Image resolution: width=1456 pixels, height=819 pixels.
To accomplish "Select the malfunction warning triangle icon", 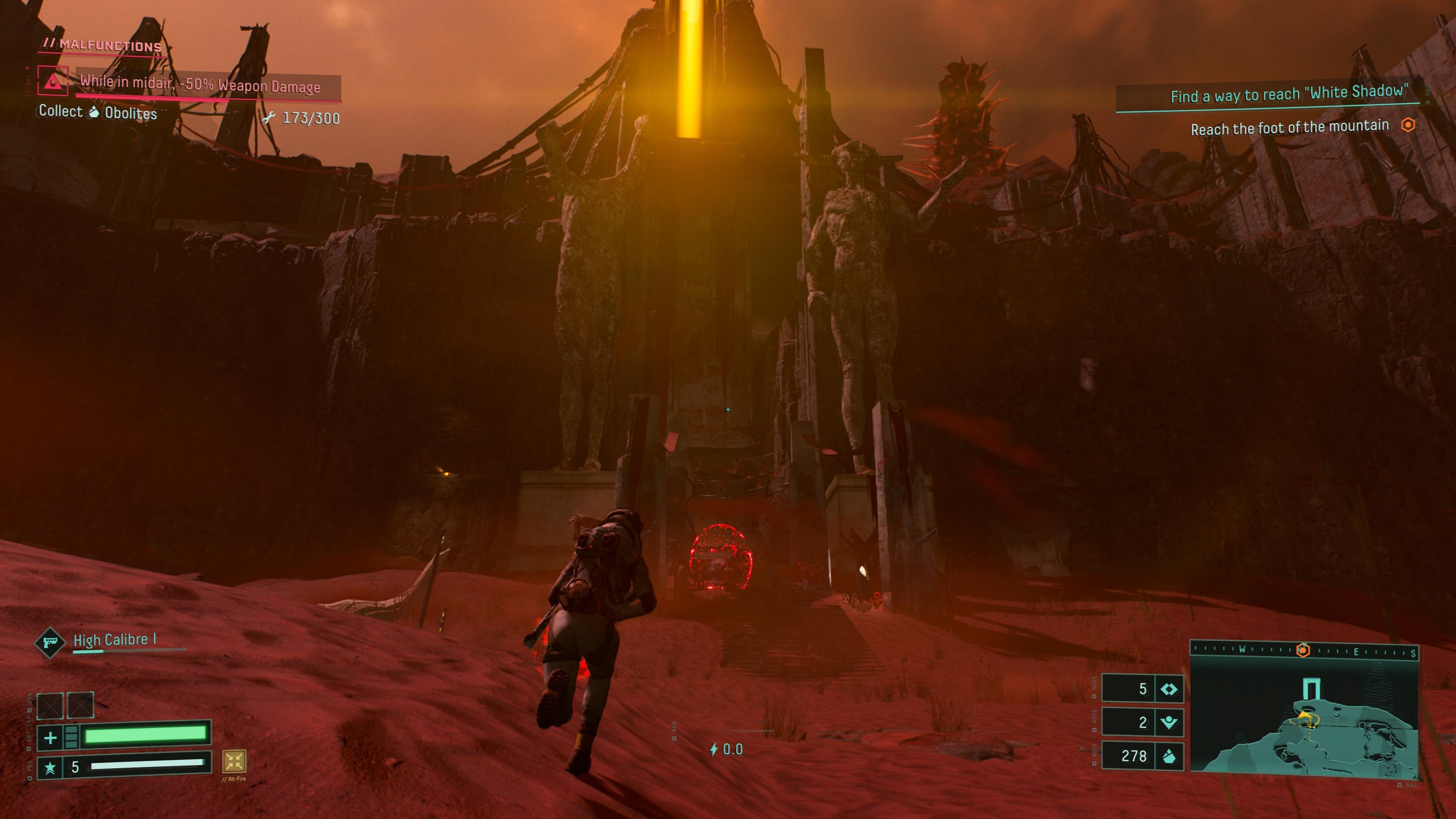I will coord(53,81).
